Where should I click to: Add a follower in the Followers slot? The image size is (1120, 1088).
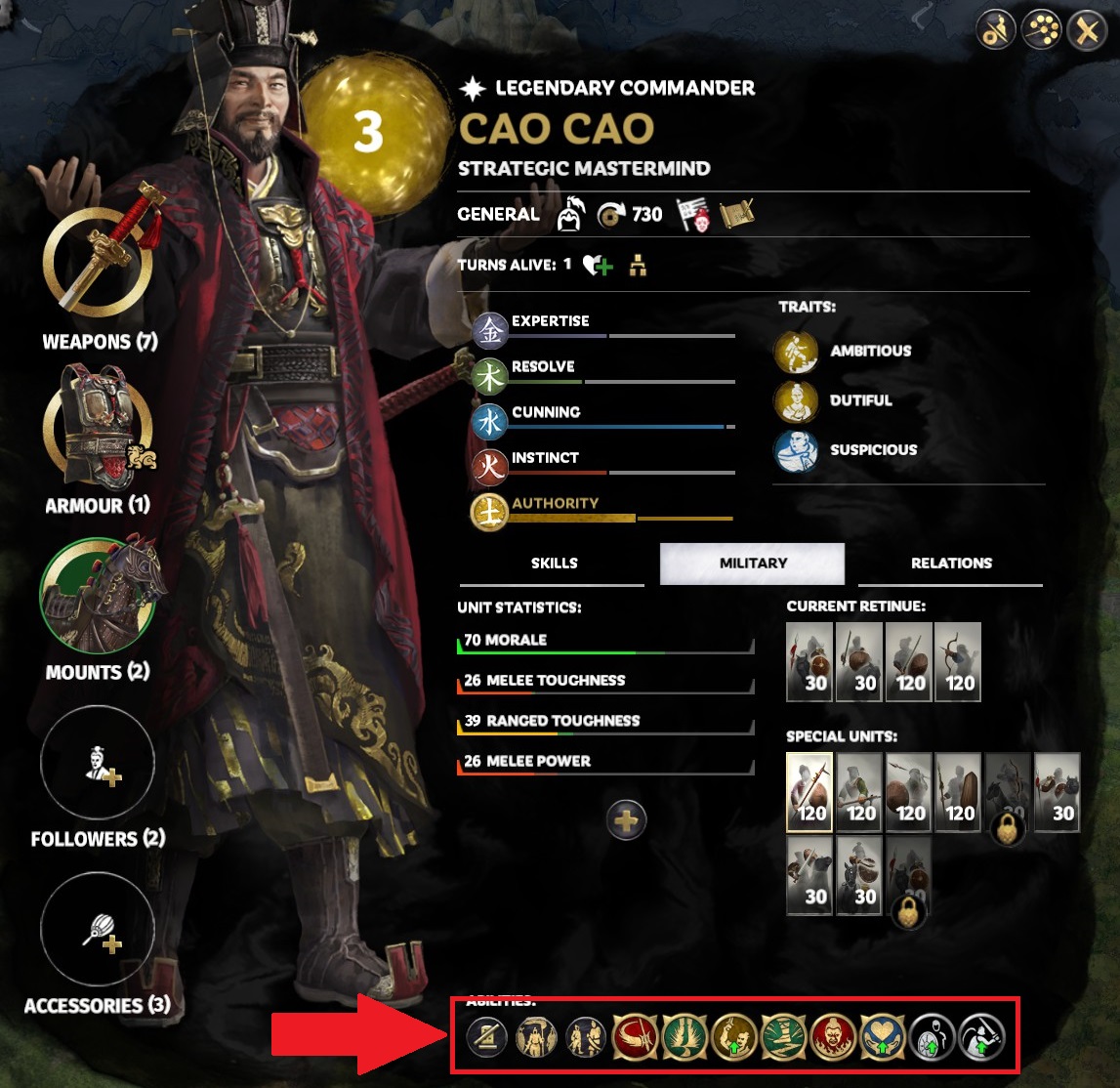97,763
